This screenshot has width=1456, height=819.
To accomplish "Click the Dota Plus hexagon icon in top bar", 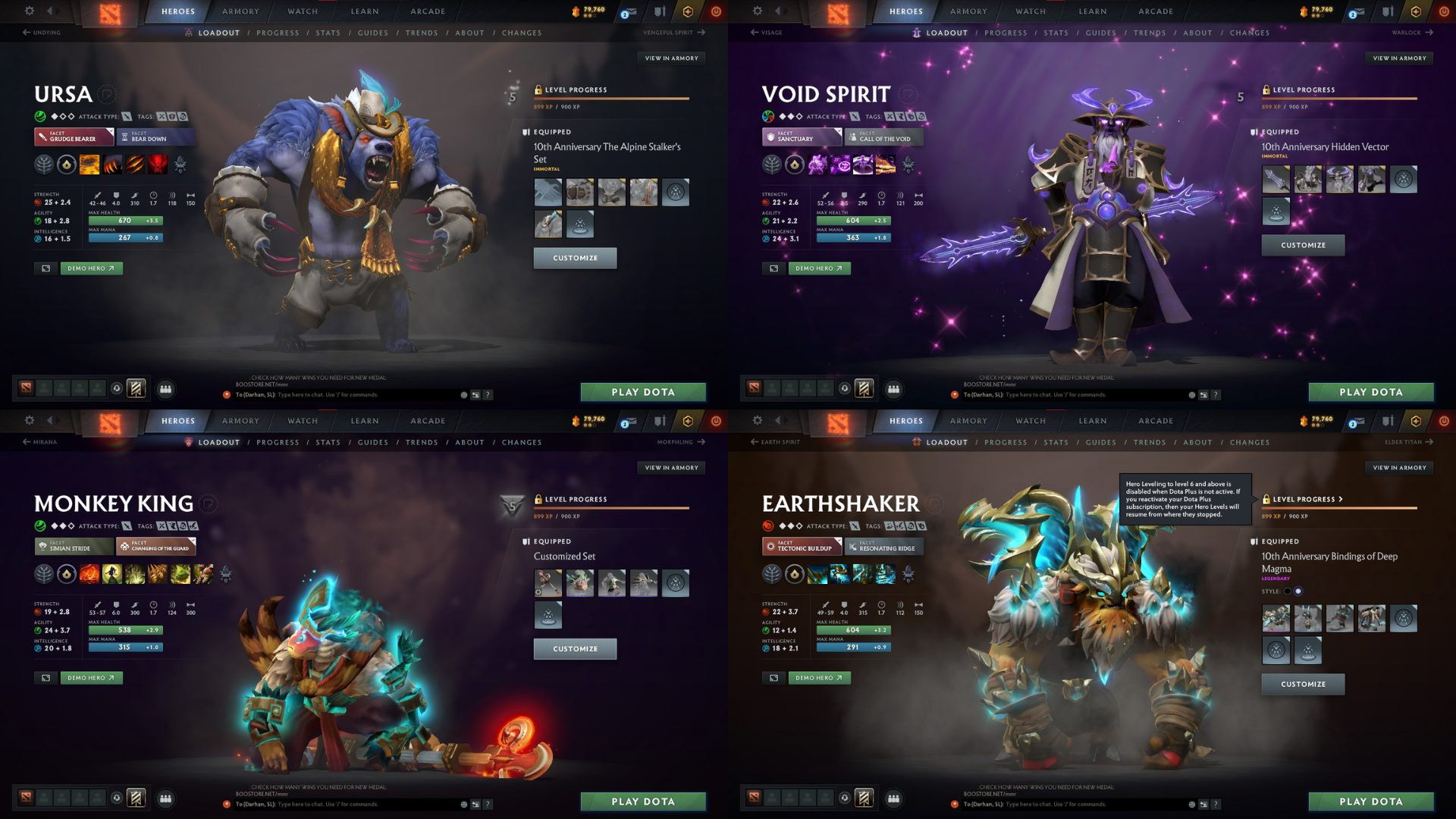I will pyautogui.click(x=687, y=11).
